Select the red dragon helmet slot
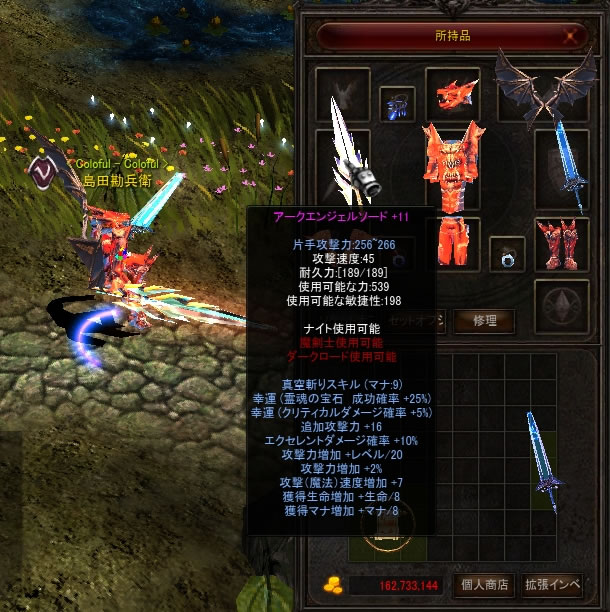The width and height of the screenshot is (610, 612). pyautogui.click(x=452, y=95)
